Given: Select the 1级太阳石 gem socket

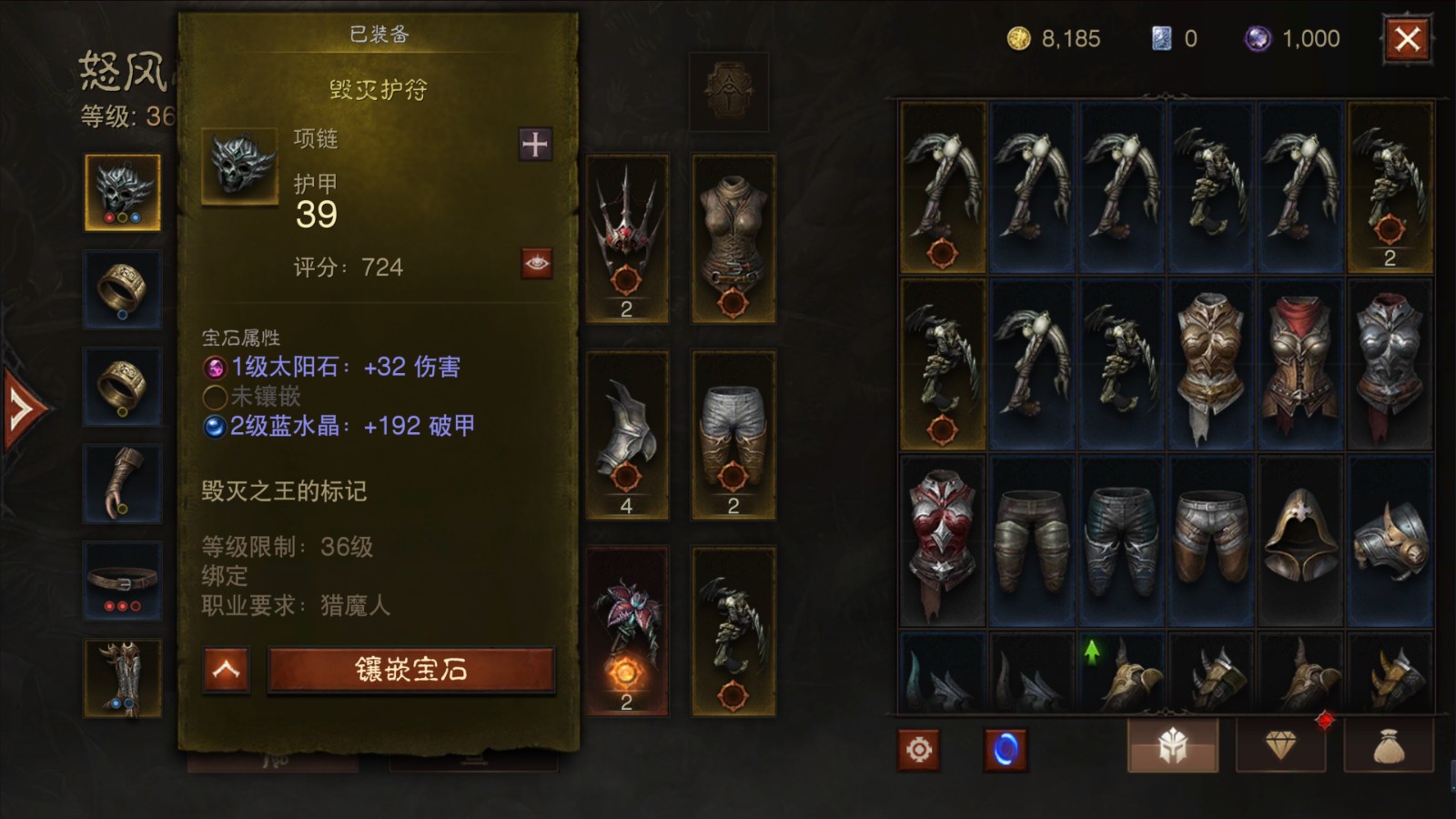Looking at the screenshot, I should (216, 367).
